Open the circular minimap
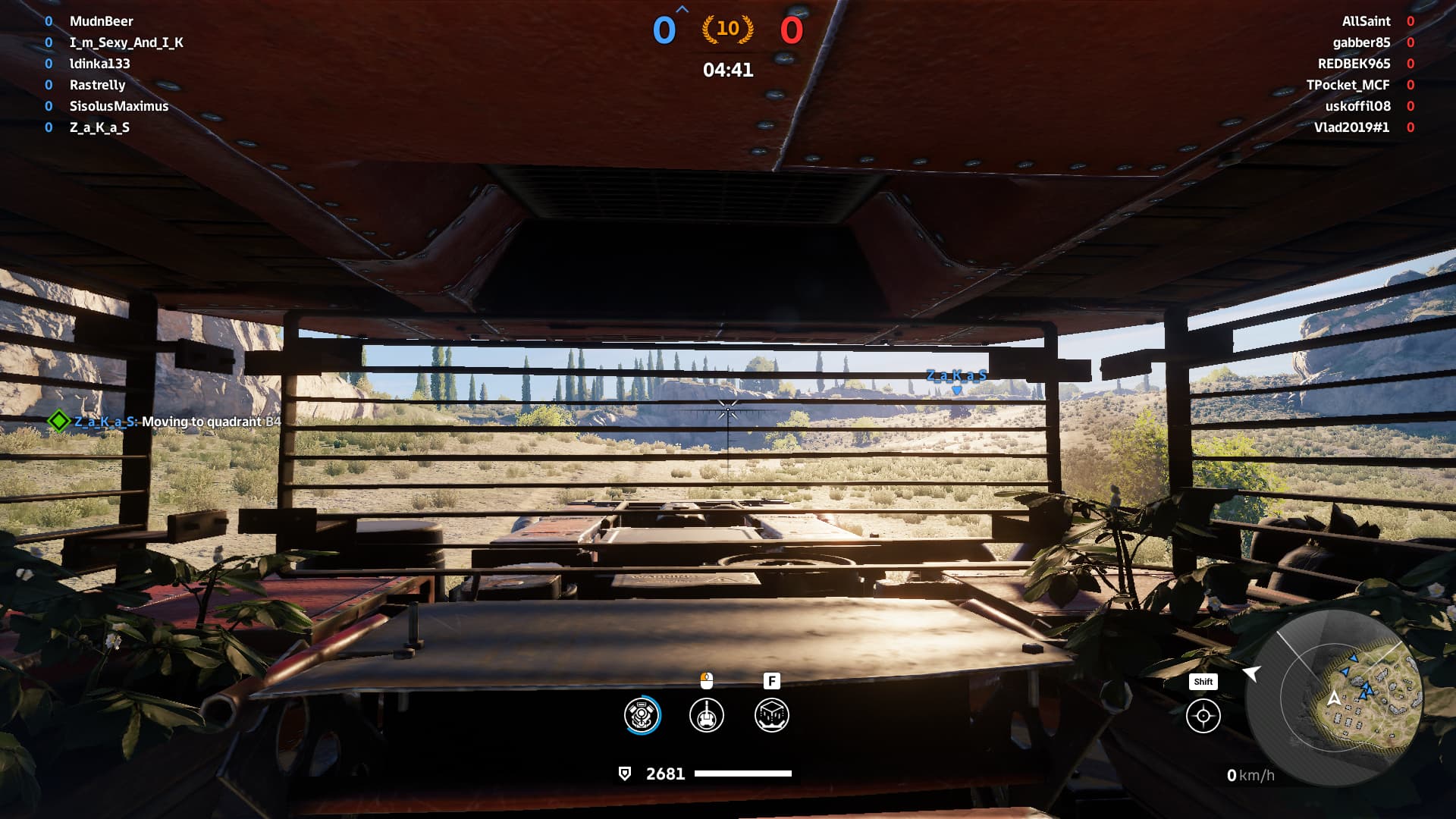 click(1335, 698)
